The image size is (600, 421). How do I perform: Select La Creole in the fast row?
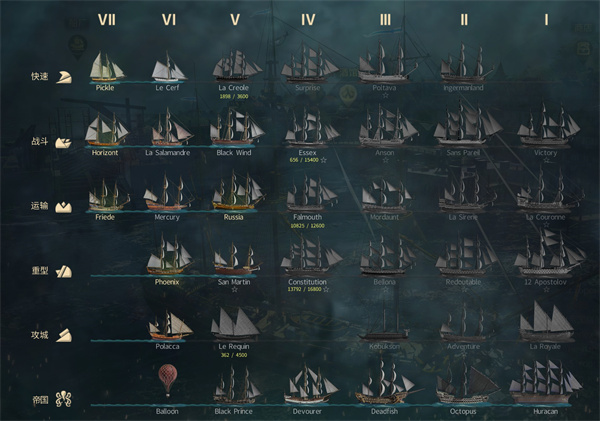234,66
